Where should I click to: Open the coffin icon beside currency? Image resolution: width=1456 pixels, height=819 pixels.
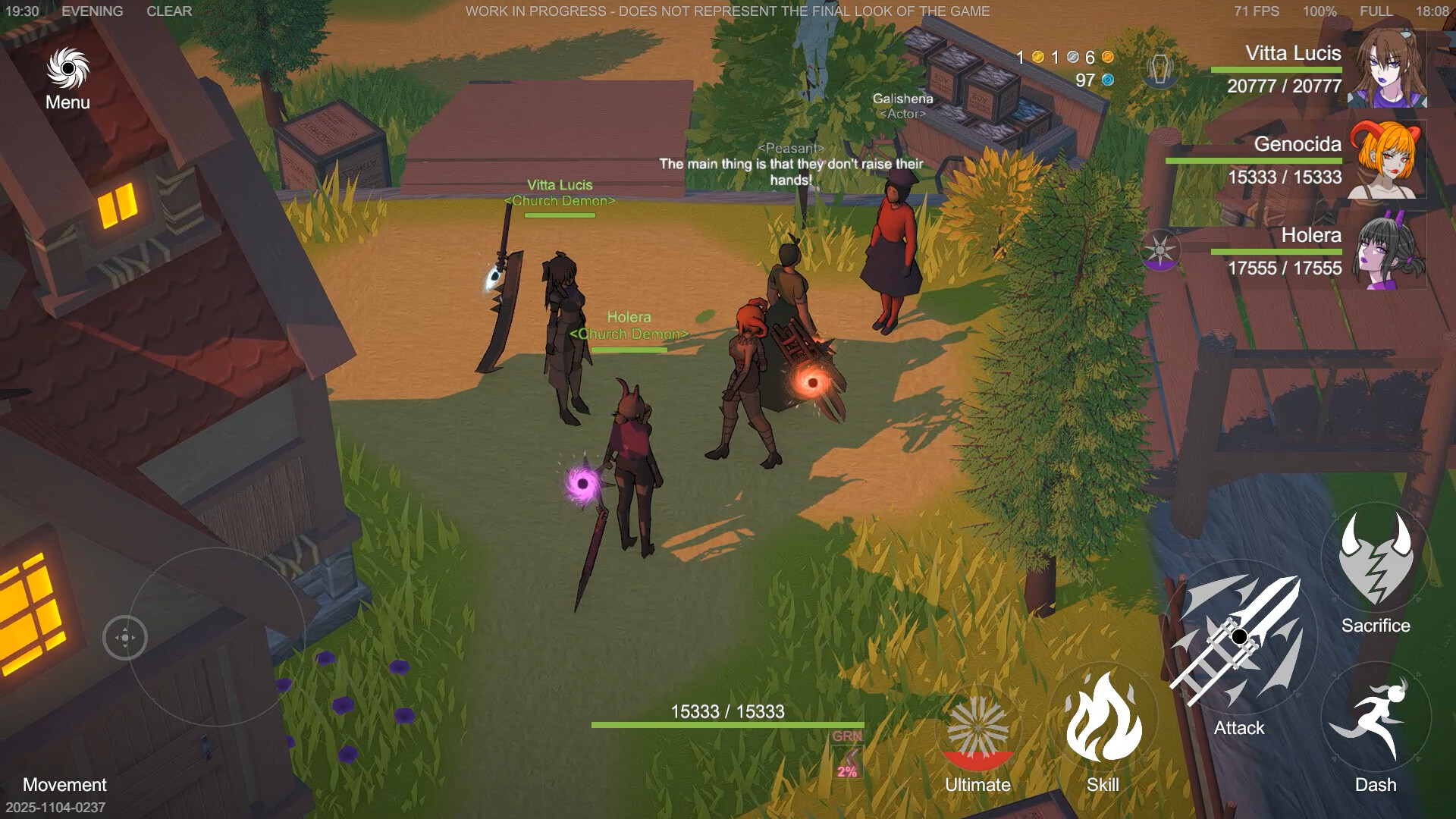tap(1159, 69)
